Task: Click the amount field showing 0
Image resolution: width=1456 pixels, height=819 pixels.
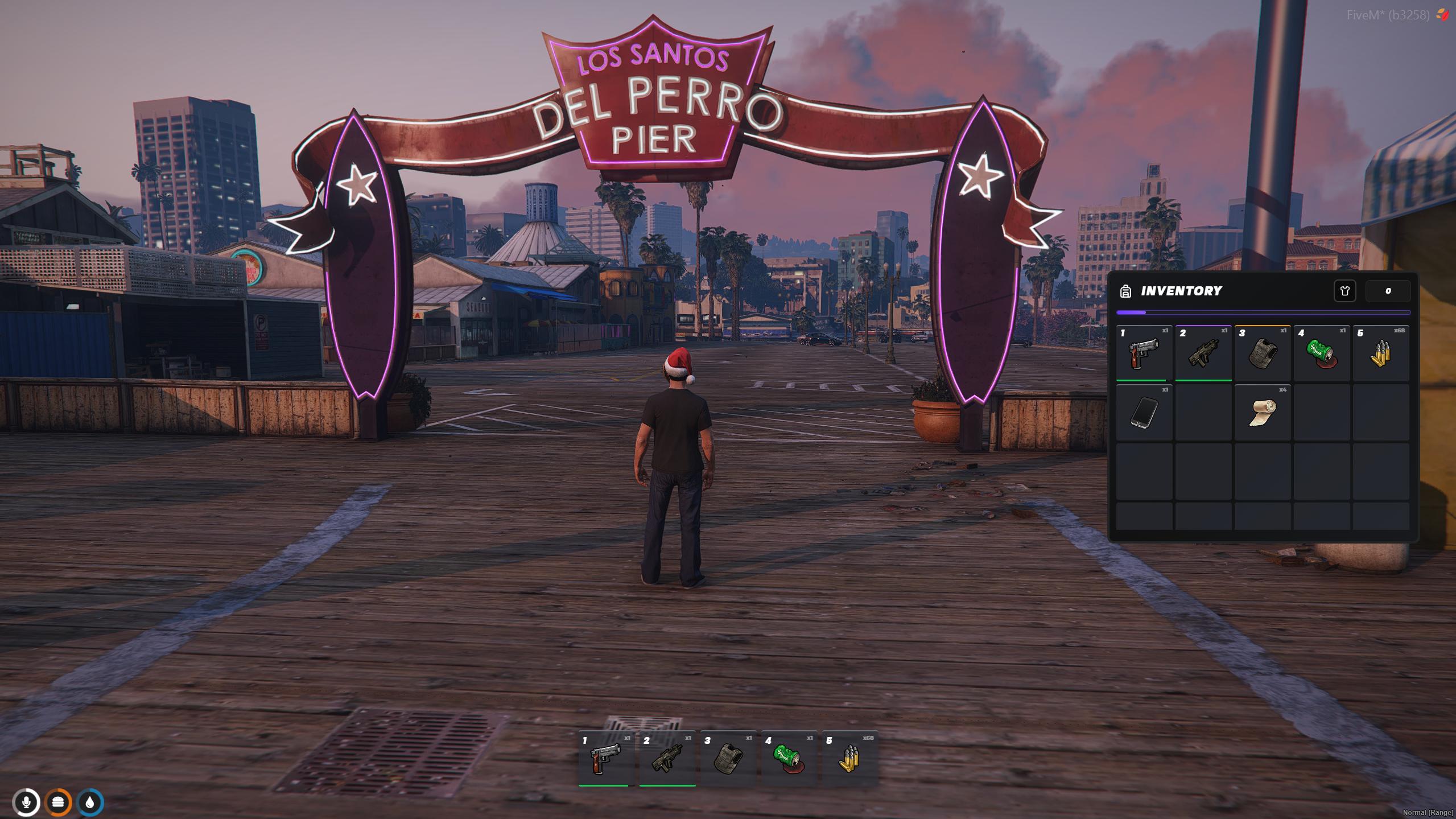Action: [x=1388, y=291]
